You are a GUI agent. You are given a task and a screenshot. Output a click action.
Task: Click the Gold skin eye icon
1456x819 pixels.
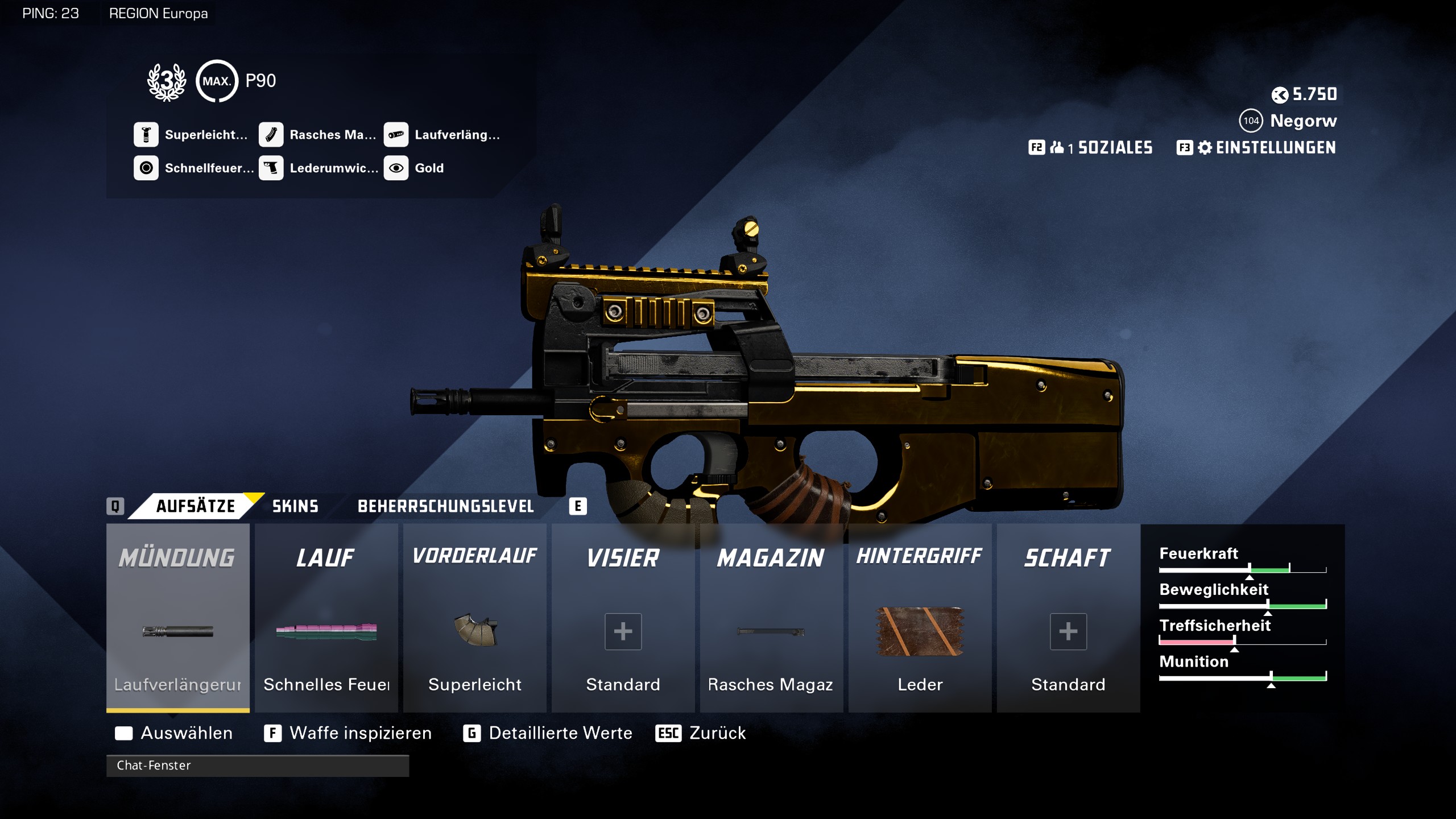tap(397, 168)
